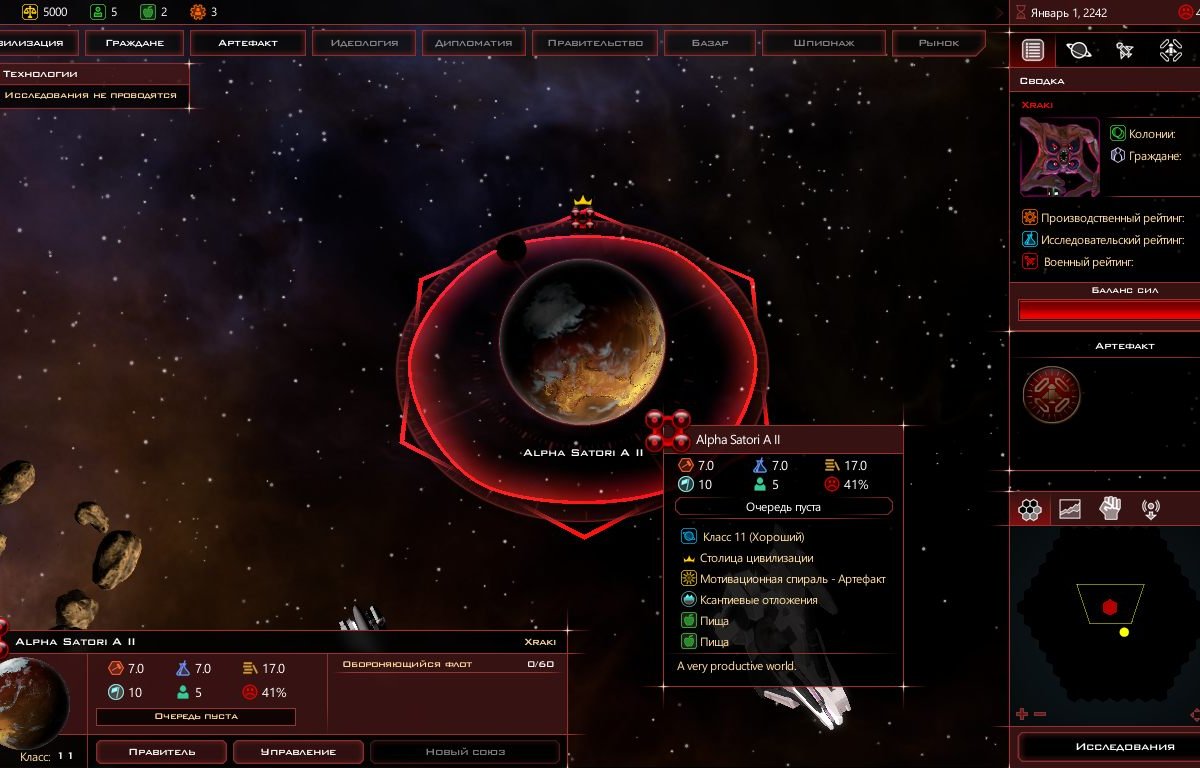Image resolution: width=1200 pixels, height=768 pixels.
Task: Switch to the planets list tab
Action: pos(1078,50)
